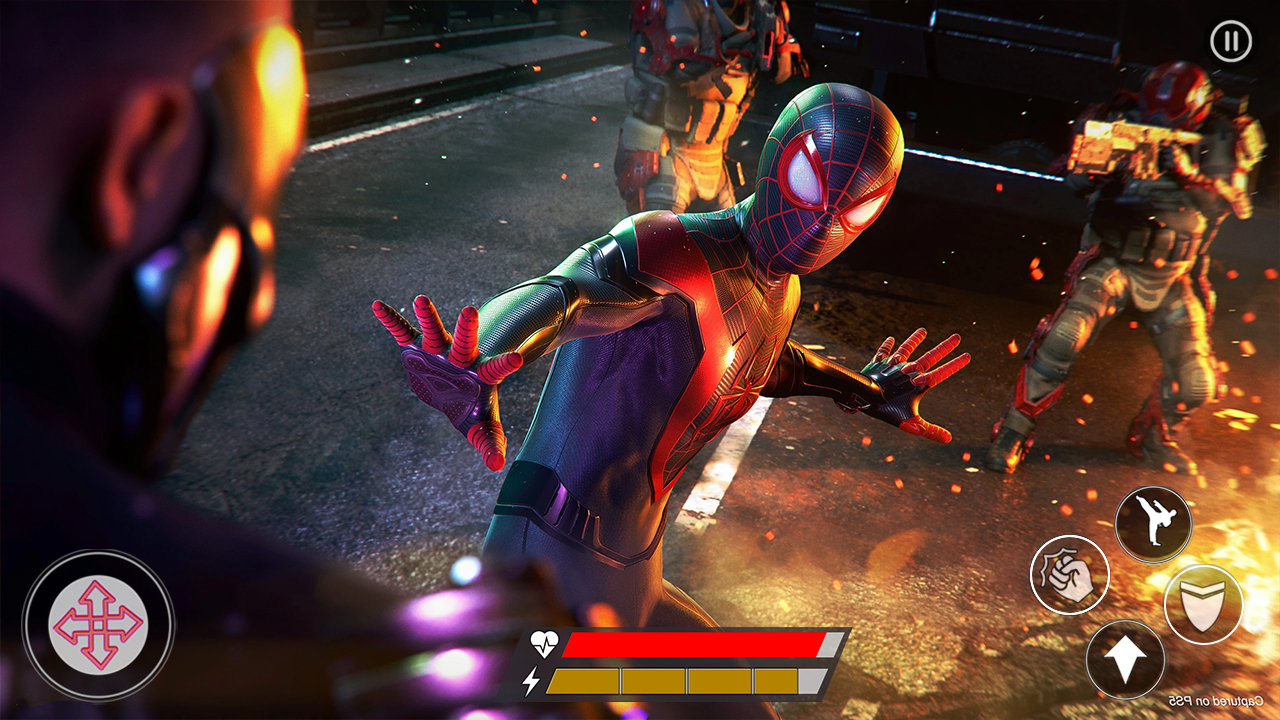This screenshot has width=1280, height=720.
Task: Throw a punch using the fist button
Action: coord(1069,575)
